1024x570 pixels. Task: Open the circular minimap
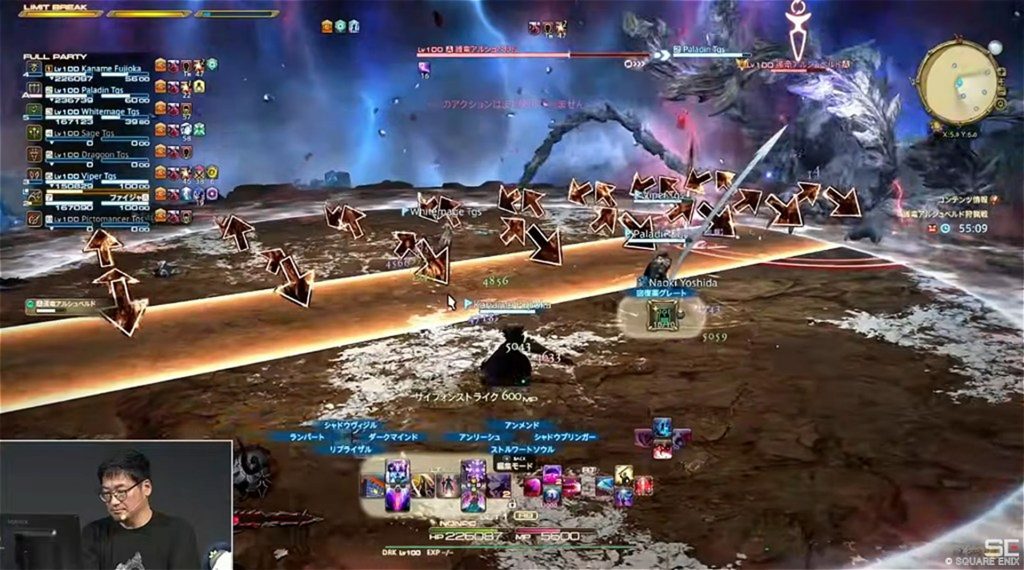960,81
